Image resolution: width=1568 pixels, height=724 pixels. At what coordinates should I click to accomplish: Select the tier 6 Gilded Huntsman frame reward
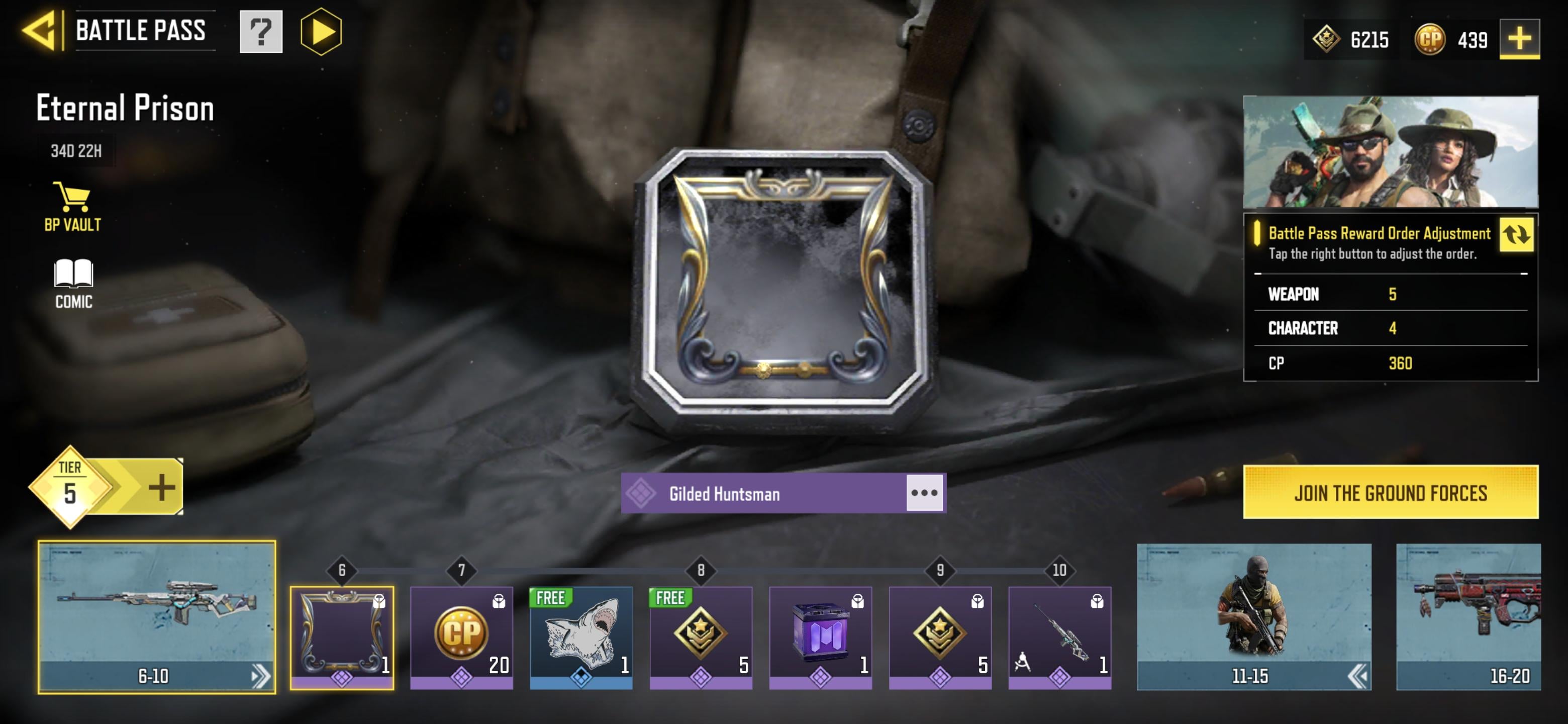click(341, 637)
